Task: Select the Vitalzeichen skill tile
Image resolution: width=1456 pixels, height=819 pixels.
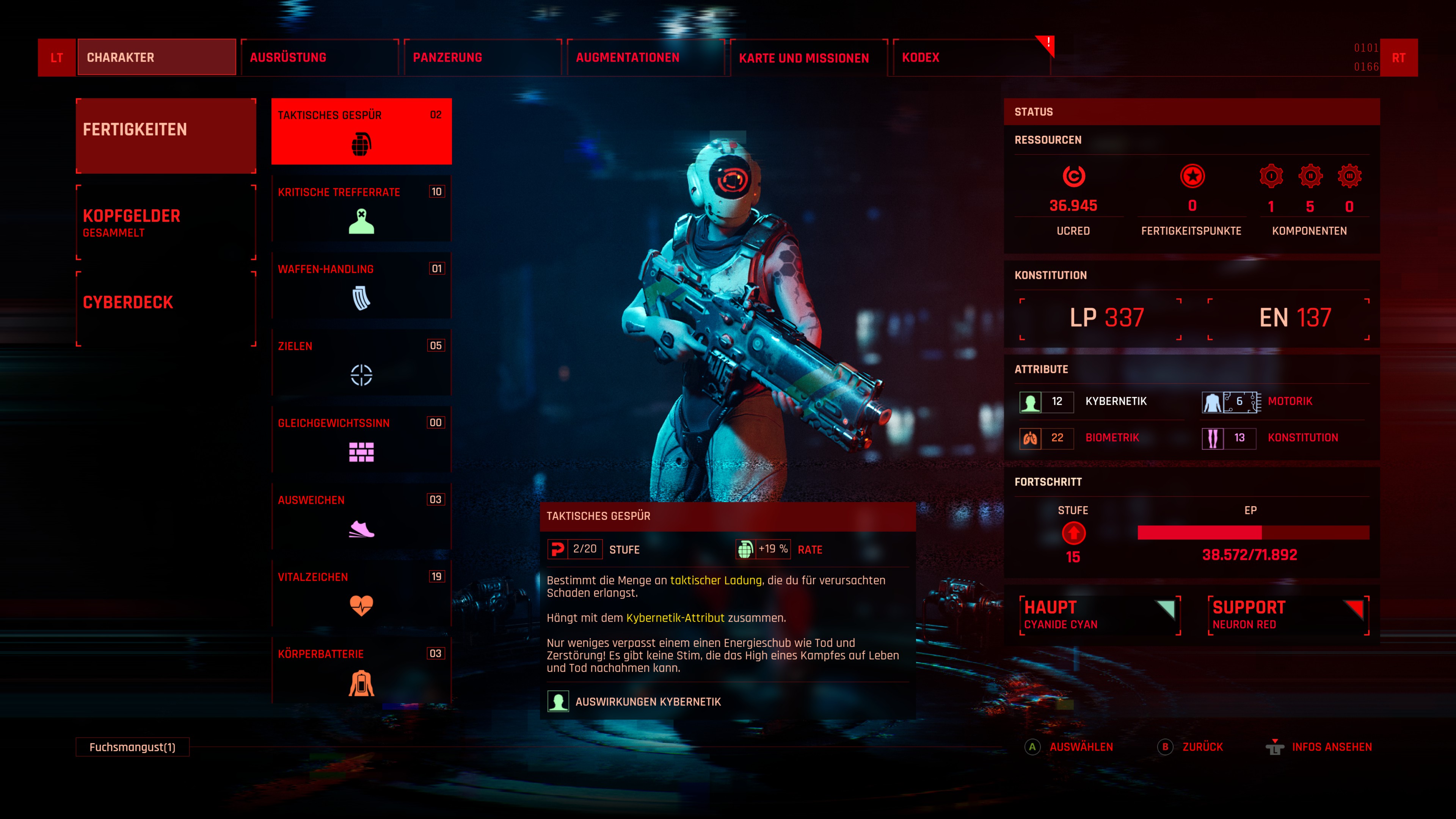Action: coord(361,593)
